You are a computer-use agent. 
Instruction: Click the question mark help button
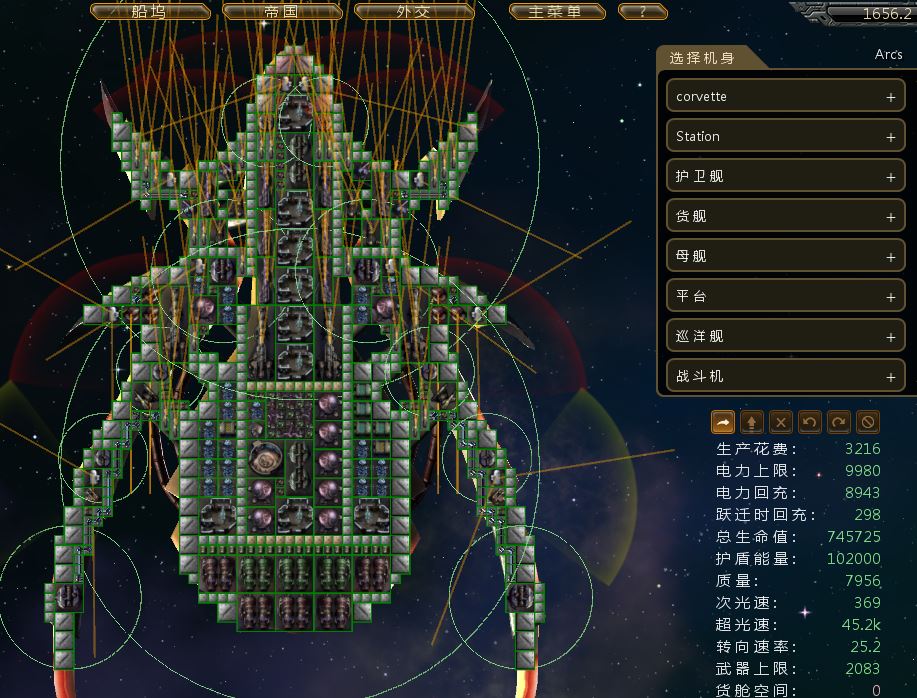642,12
